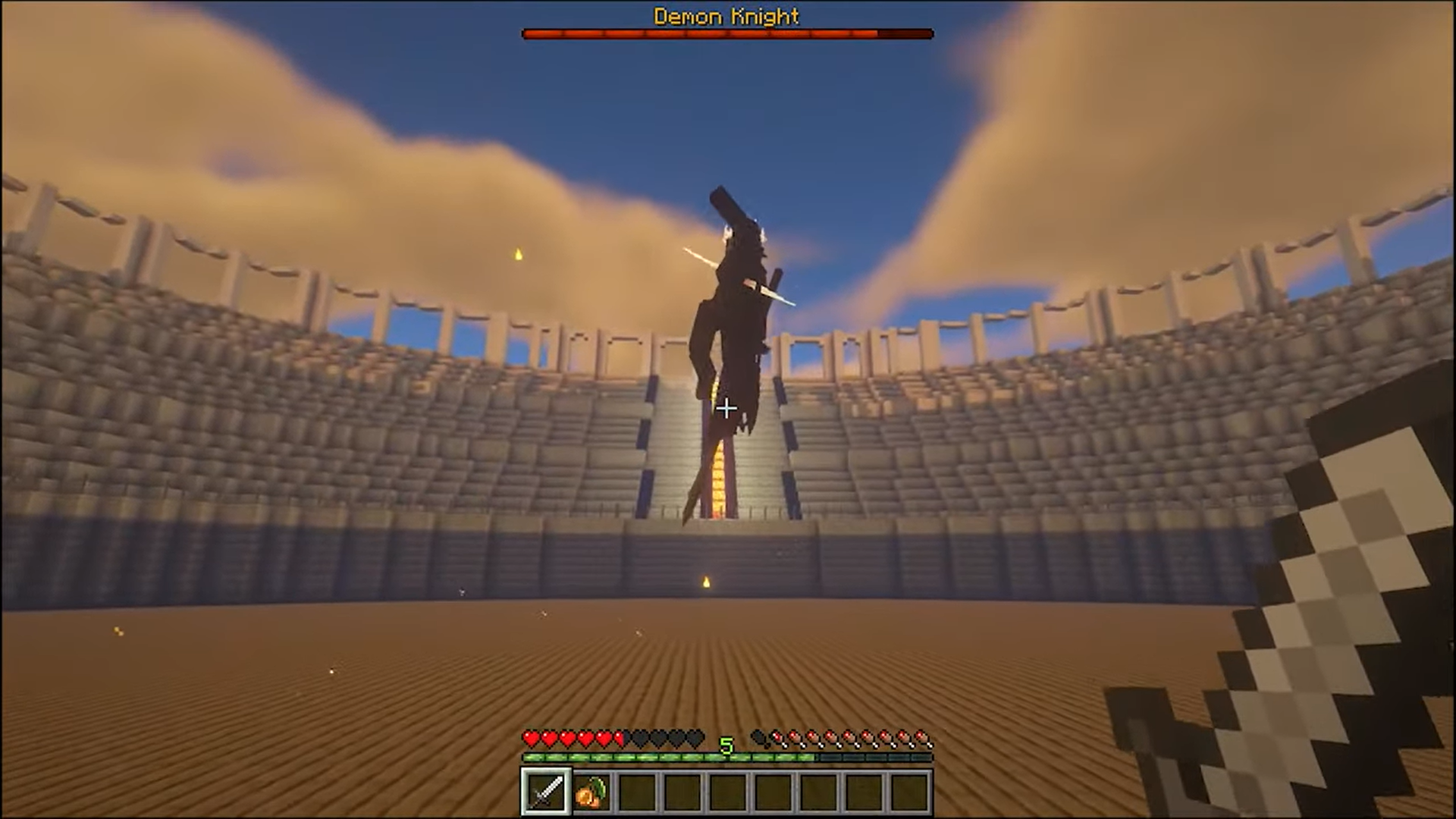Click the crosshair at screen center

(x=726, y=409)
